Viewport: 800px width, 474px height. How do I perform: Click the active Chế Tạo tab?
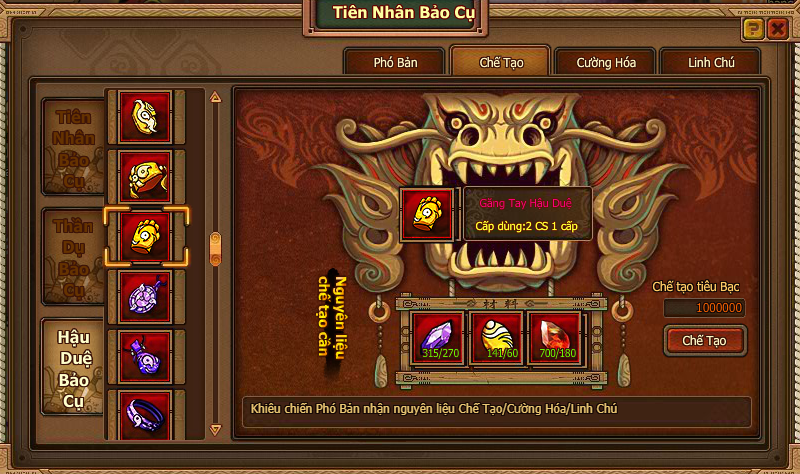tap(501, 62)
